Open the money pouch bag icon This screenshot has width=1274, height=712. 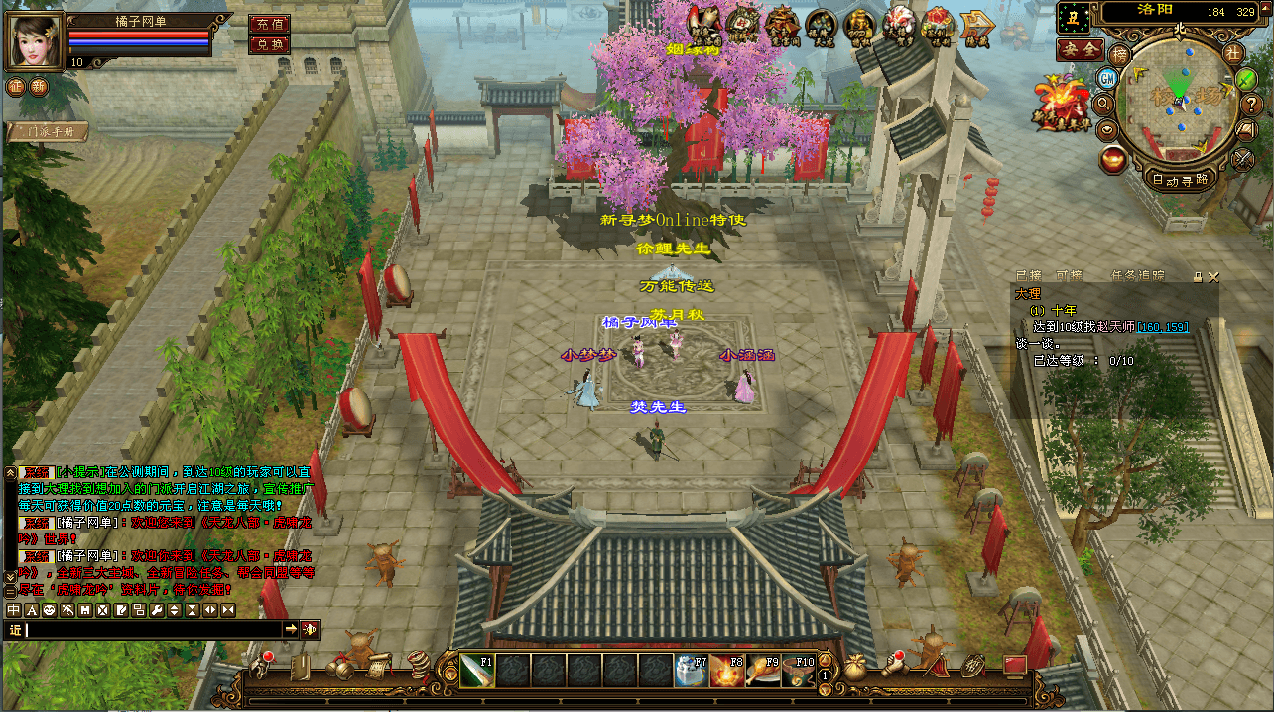coord(855,667)
